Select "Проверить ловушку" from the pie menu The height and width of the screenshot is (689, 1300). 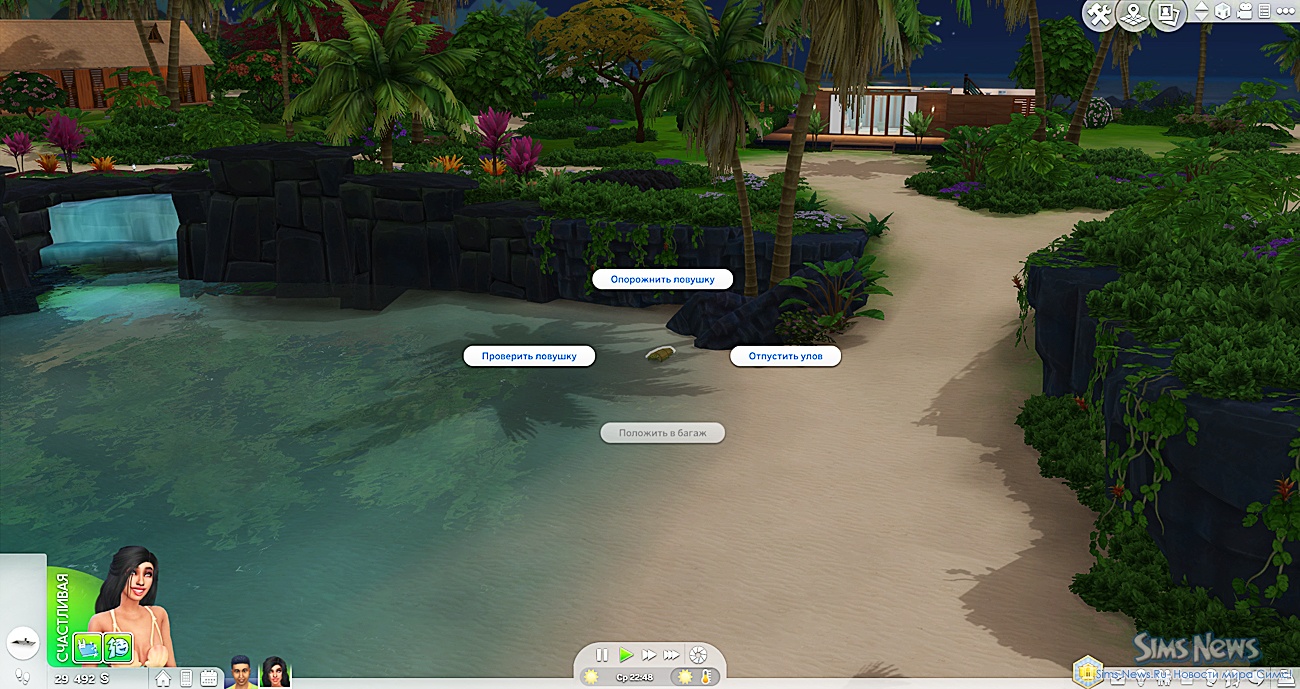pos(529,356)
